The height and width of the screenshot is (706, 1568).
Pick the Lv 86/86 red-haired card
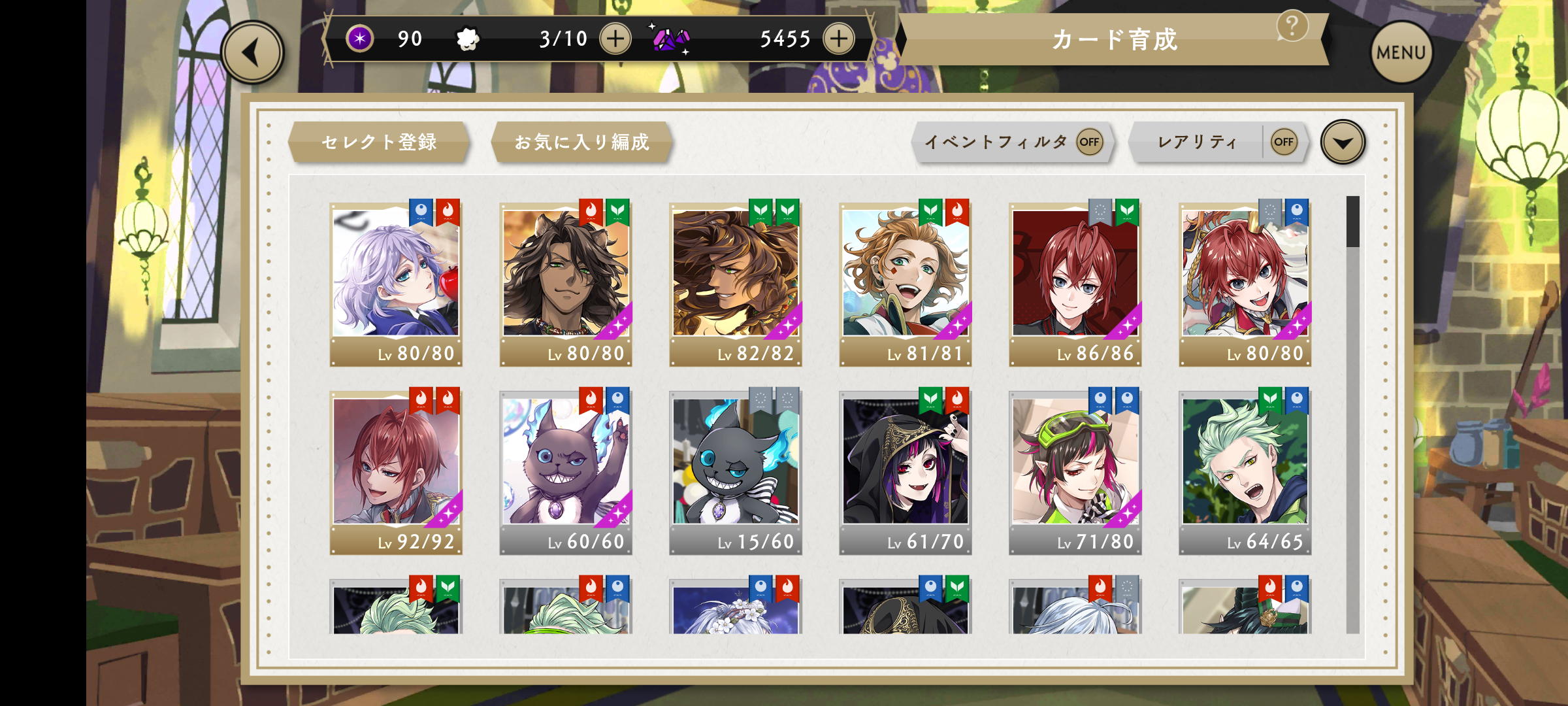click(1075, 281)
